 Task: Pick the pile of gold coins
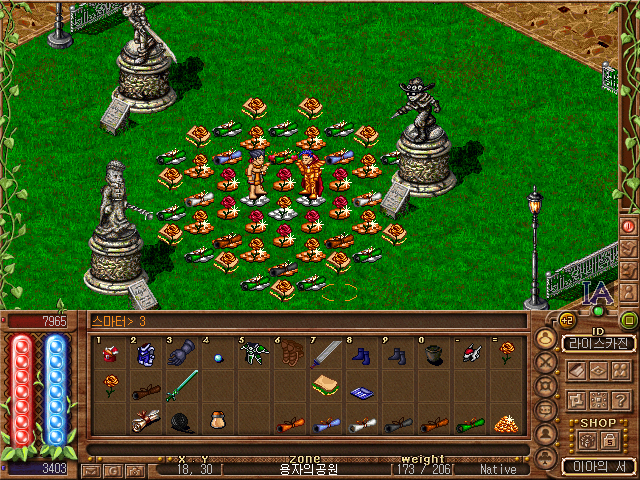coord(505,422)
